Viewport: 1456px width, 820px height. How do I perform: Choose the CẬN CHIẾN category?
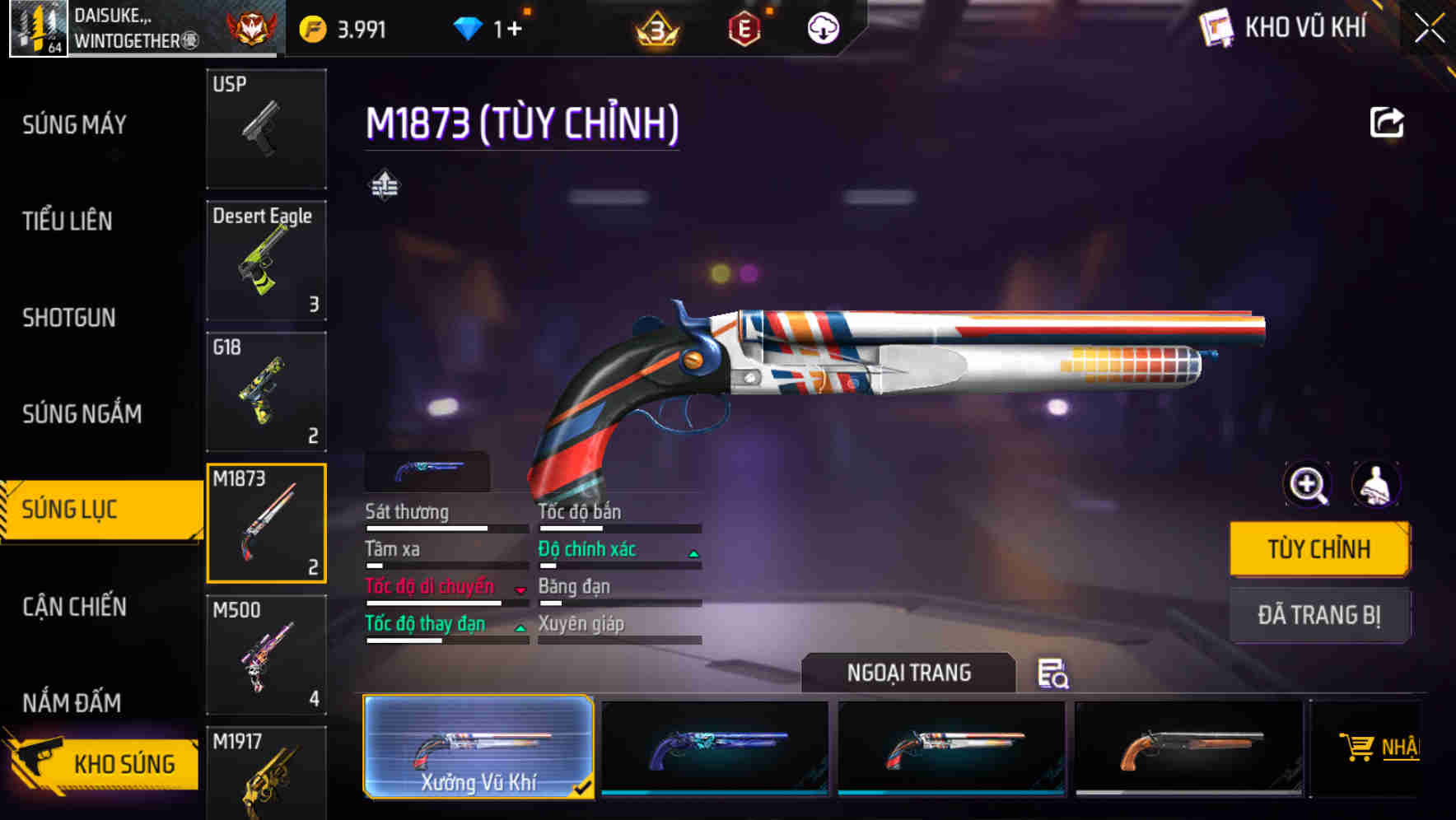point(74,607)
